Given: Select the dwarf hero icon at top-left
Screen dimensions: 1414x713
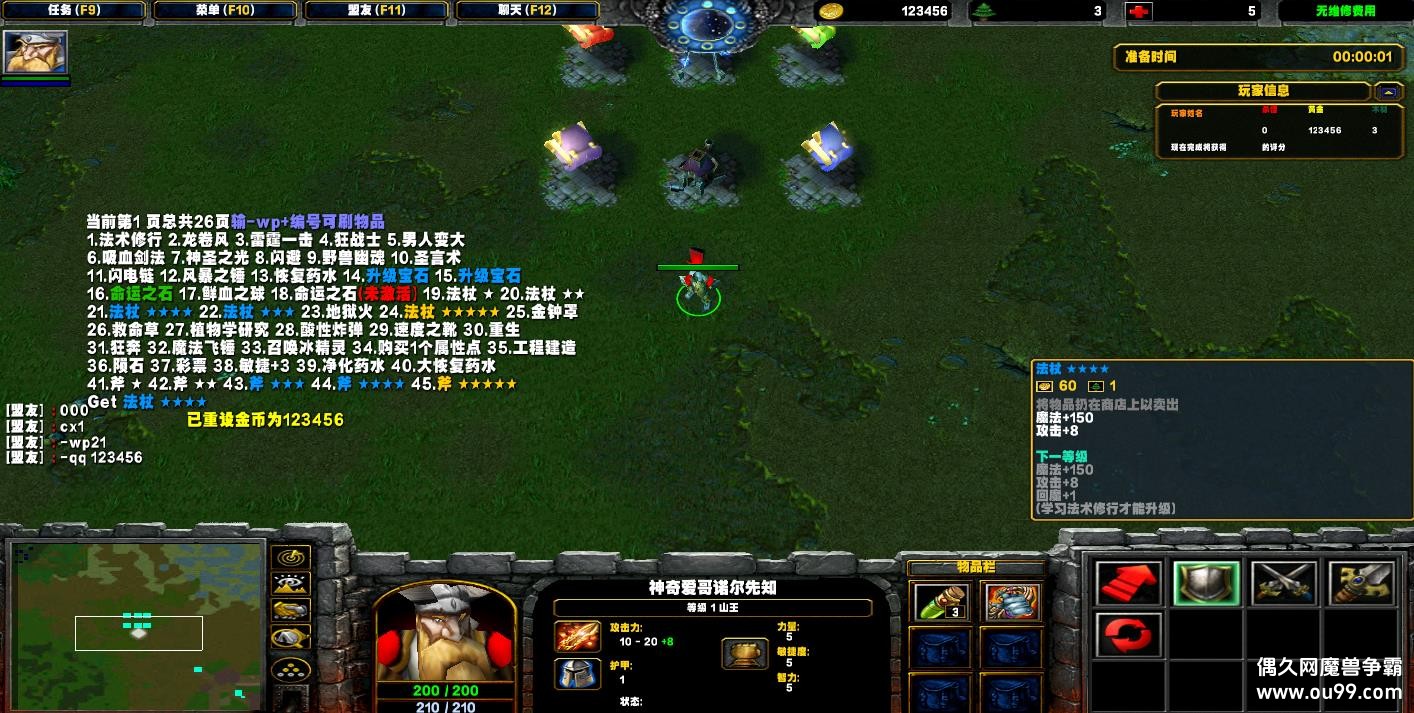Looking at the screenshot, I should tap(35, 52).
